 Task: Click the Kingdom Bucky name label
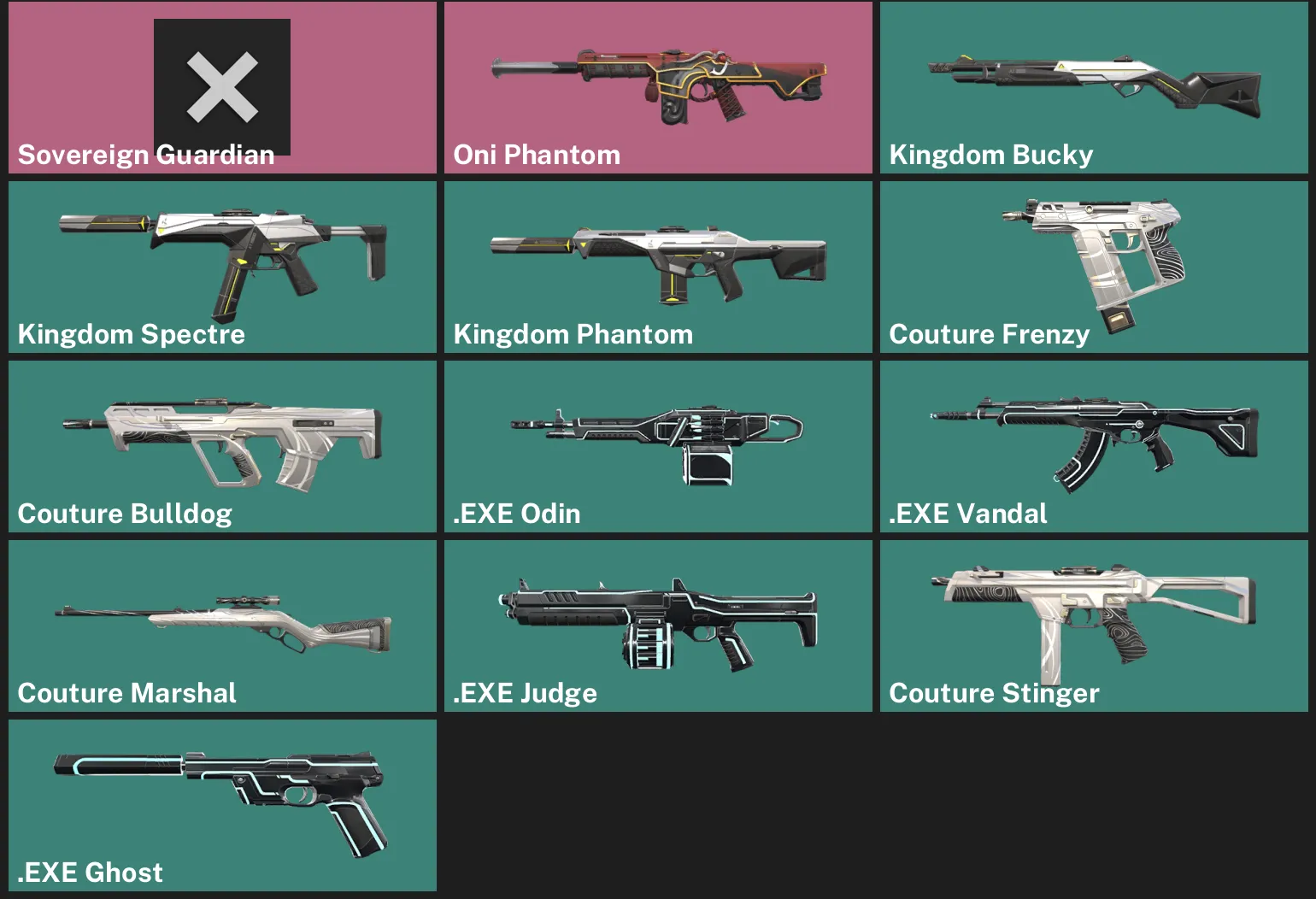tap(990, 155)
